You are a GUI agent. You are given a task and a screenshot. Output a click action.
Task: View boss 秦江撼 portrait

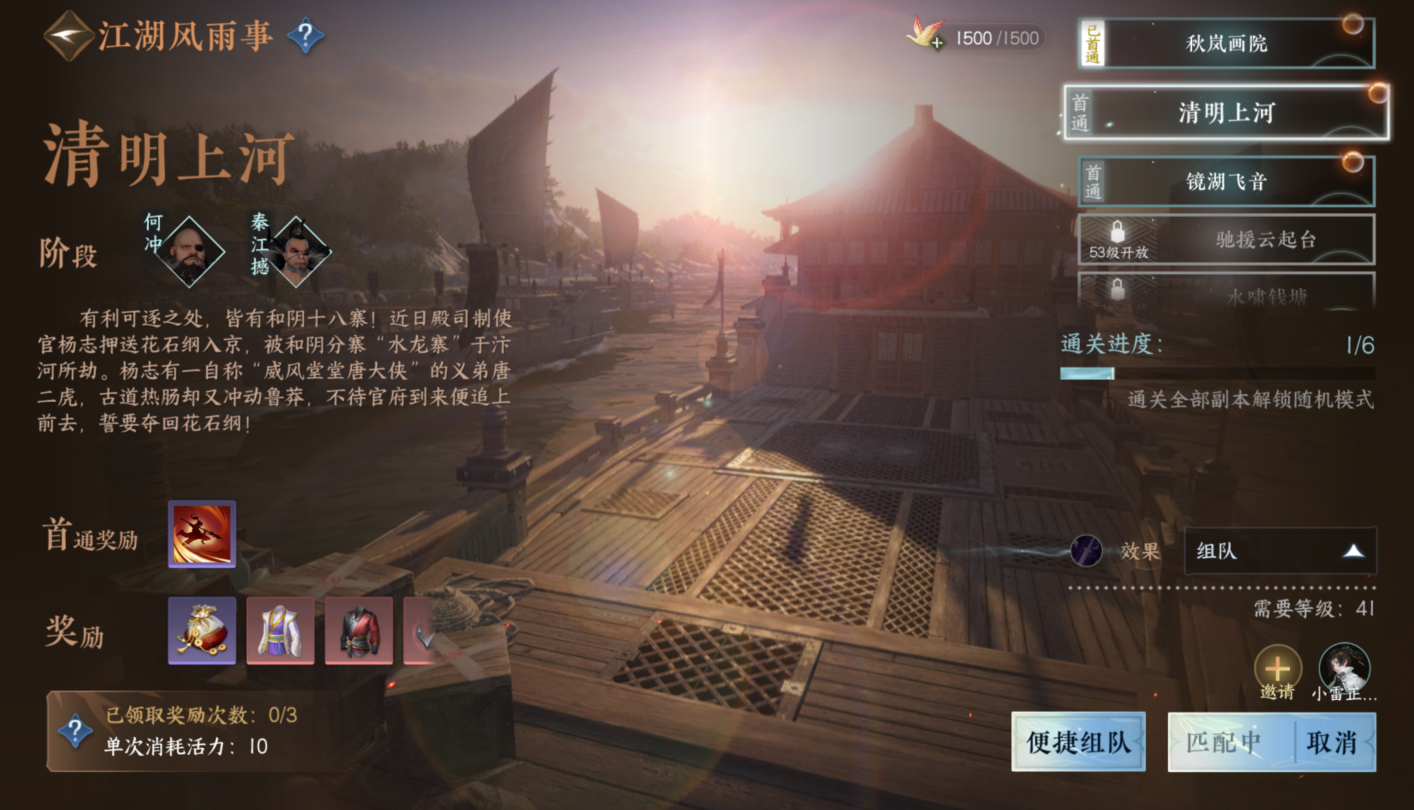tap(299, 250)
